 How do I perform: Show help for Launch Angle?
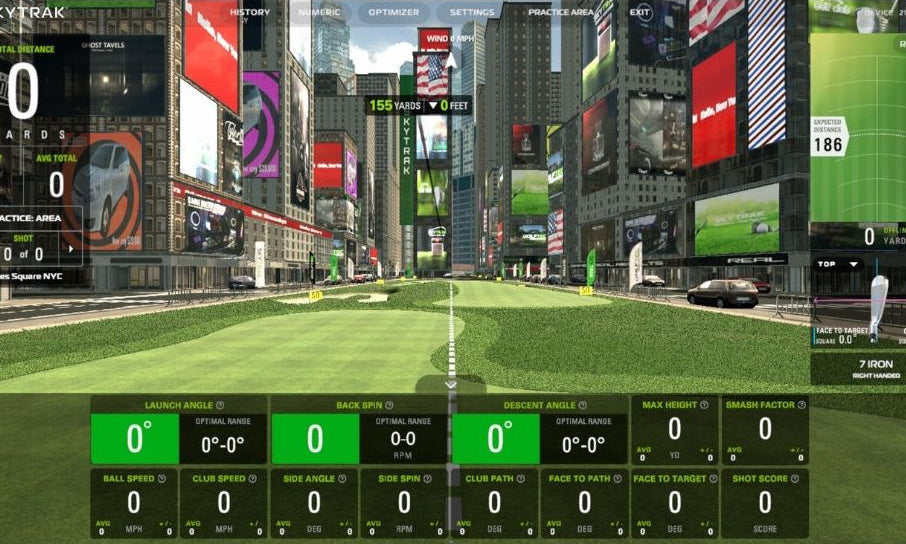220,405
